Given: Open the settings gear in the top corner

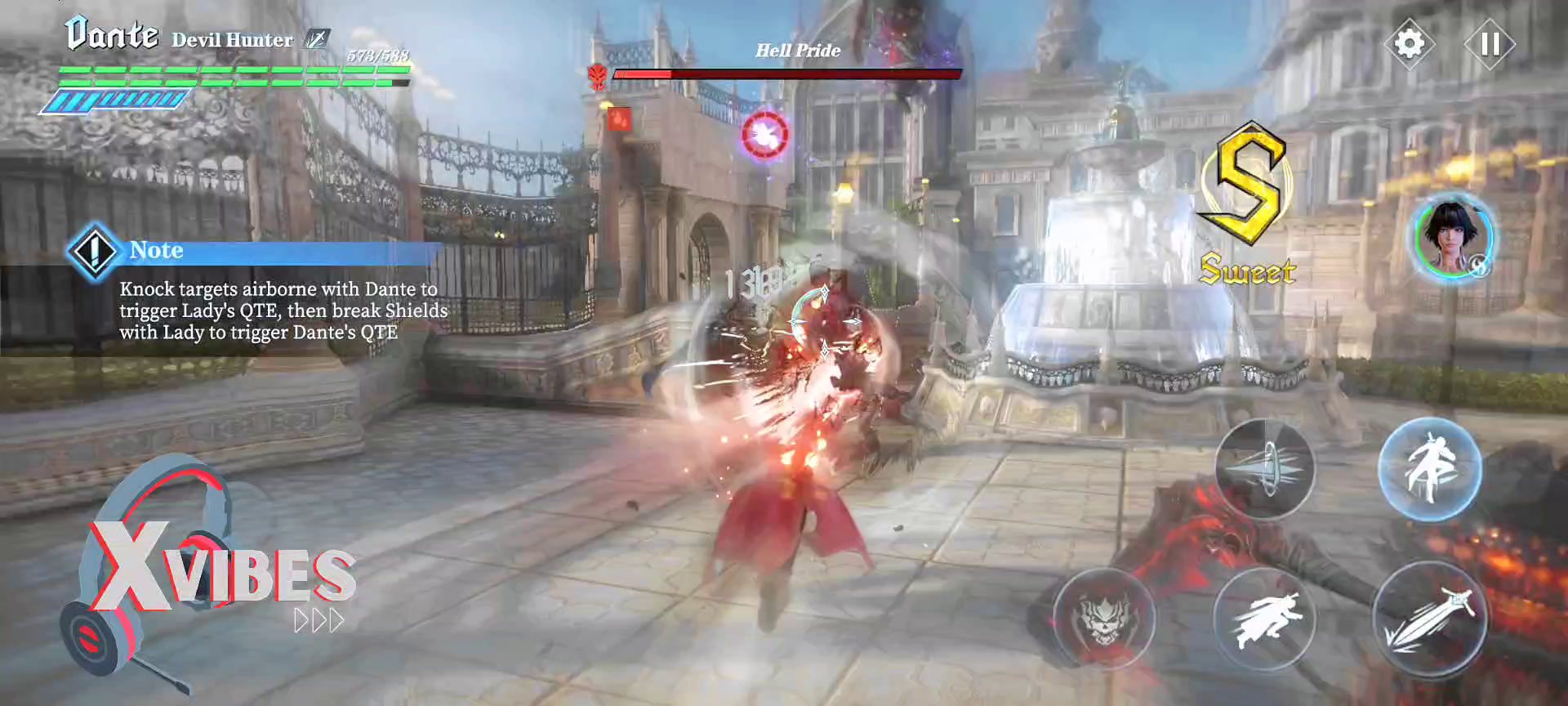Looking at the screenshot, I should click(1410, 42).
